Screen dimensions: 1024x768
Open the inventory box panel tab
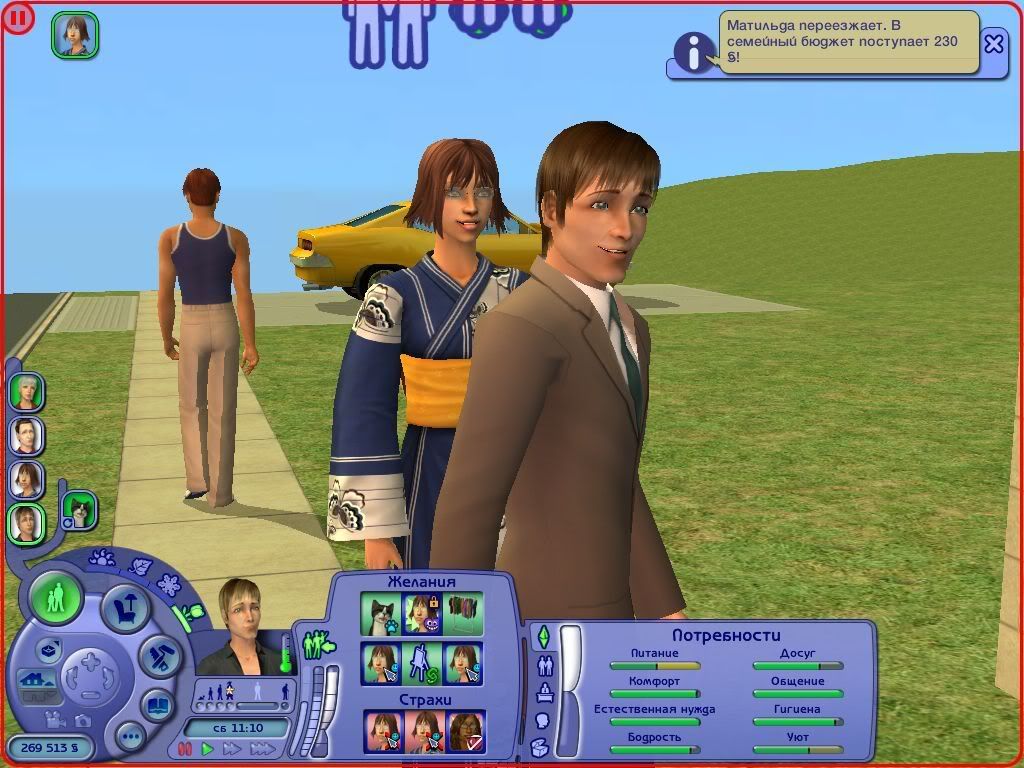coord(540,747)
